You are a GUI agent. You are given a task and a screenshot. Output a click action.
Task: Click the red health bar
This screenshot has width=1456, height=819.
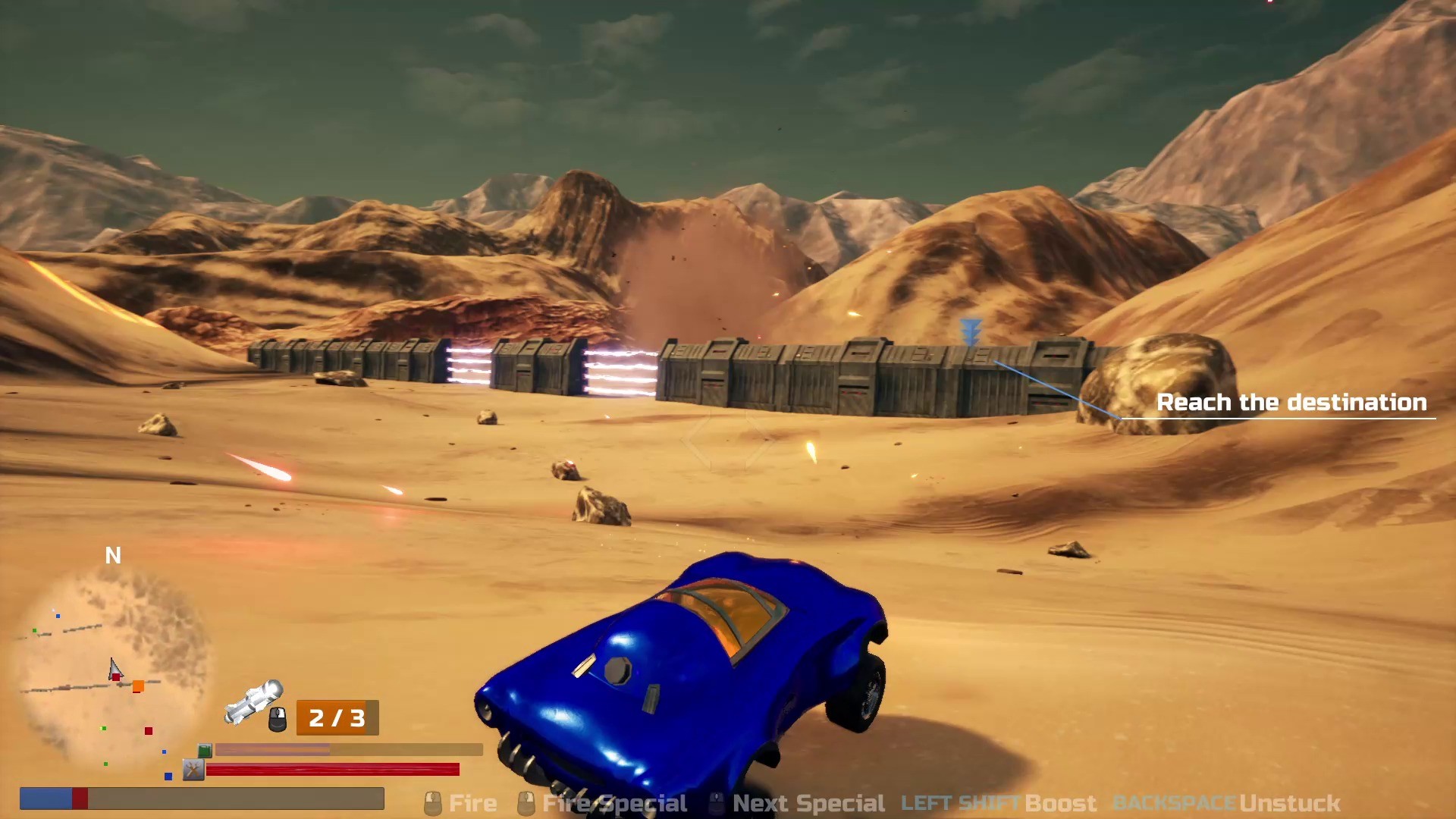[334, 770]
